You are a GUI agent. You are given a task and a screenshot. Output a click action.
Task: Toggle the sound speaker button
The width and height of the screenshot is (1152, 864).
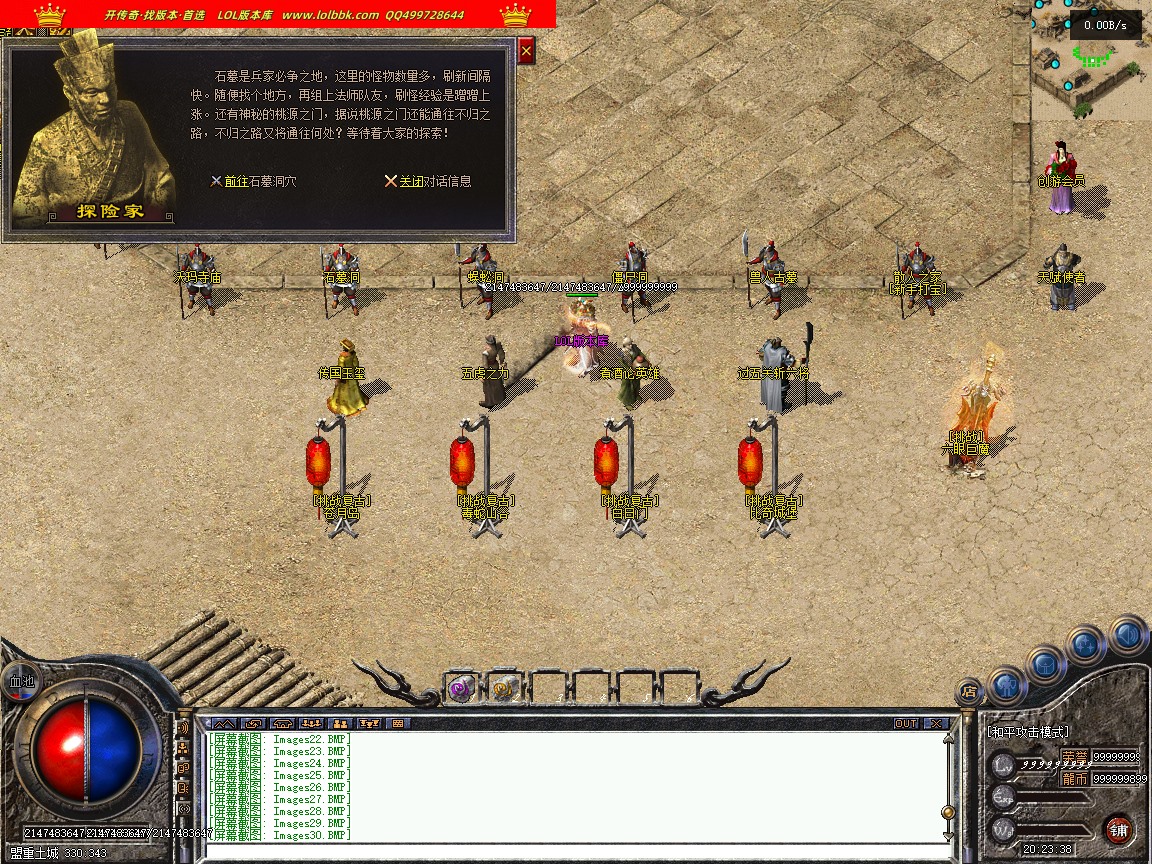click(x=1128, y=635)
